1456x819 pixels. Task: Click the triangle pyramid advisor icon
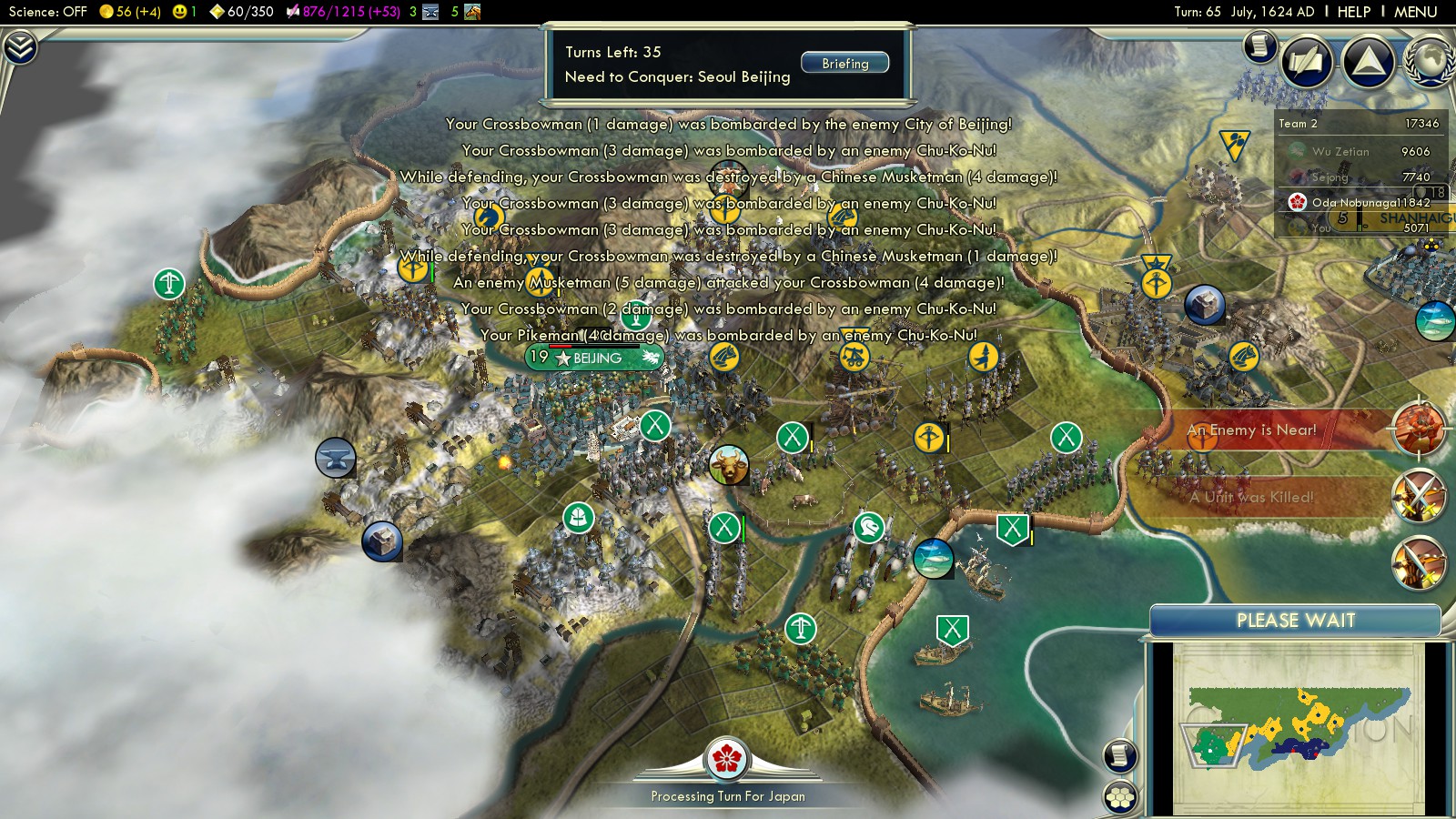(x=1368, y=62)
